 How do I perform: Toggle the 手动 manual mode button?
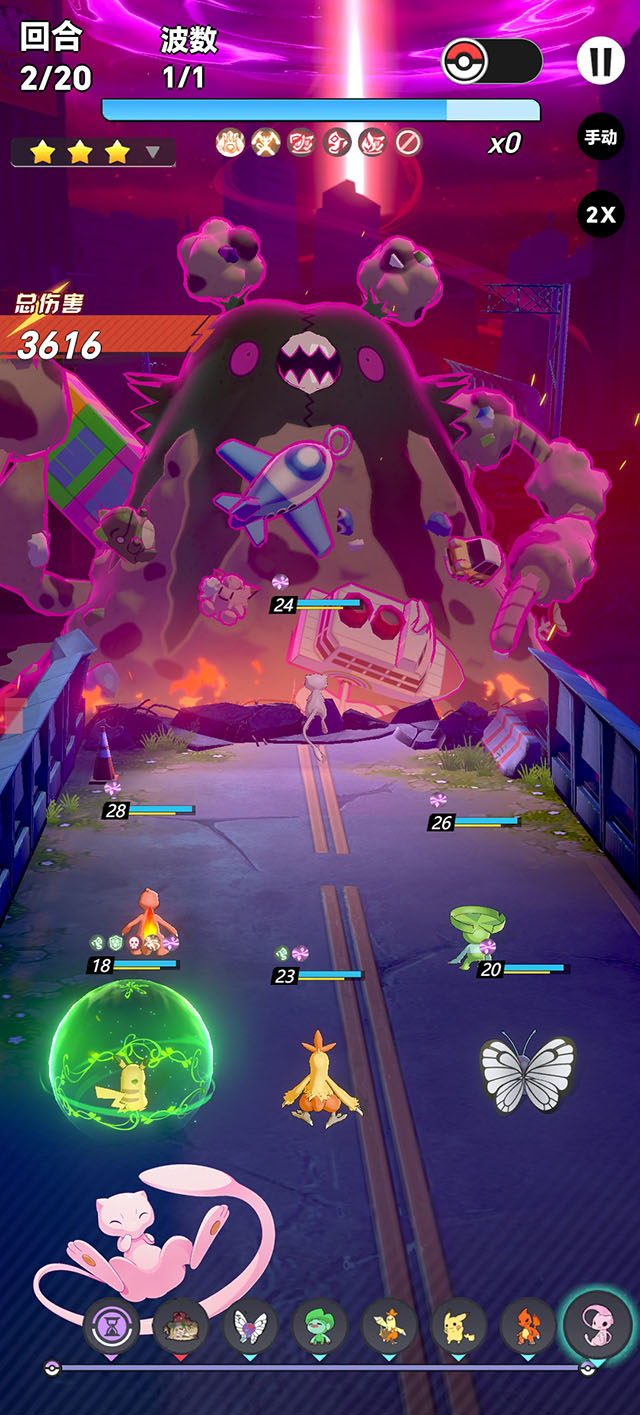tap(600, 137)
